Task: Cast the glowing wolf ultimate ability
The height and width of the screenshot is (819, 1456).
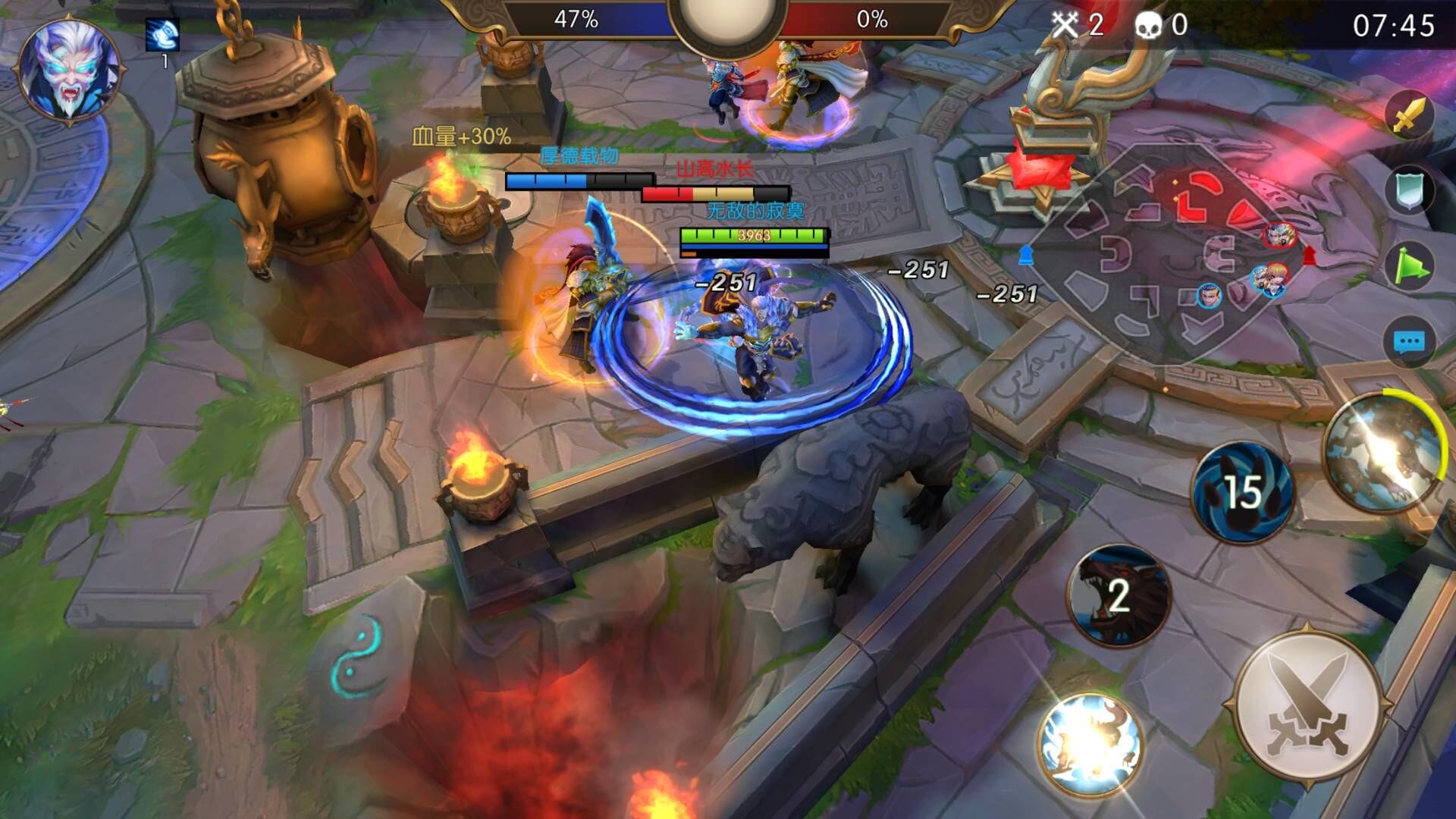Action: pyautogui.click(x=1382, y=453)
